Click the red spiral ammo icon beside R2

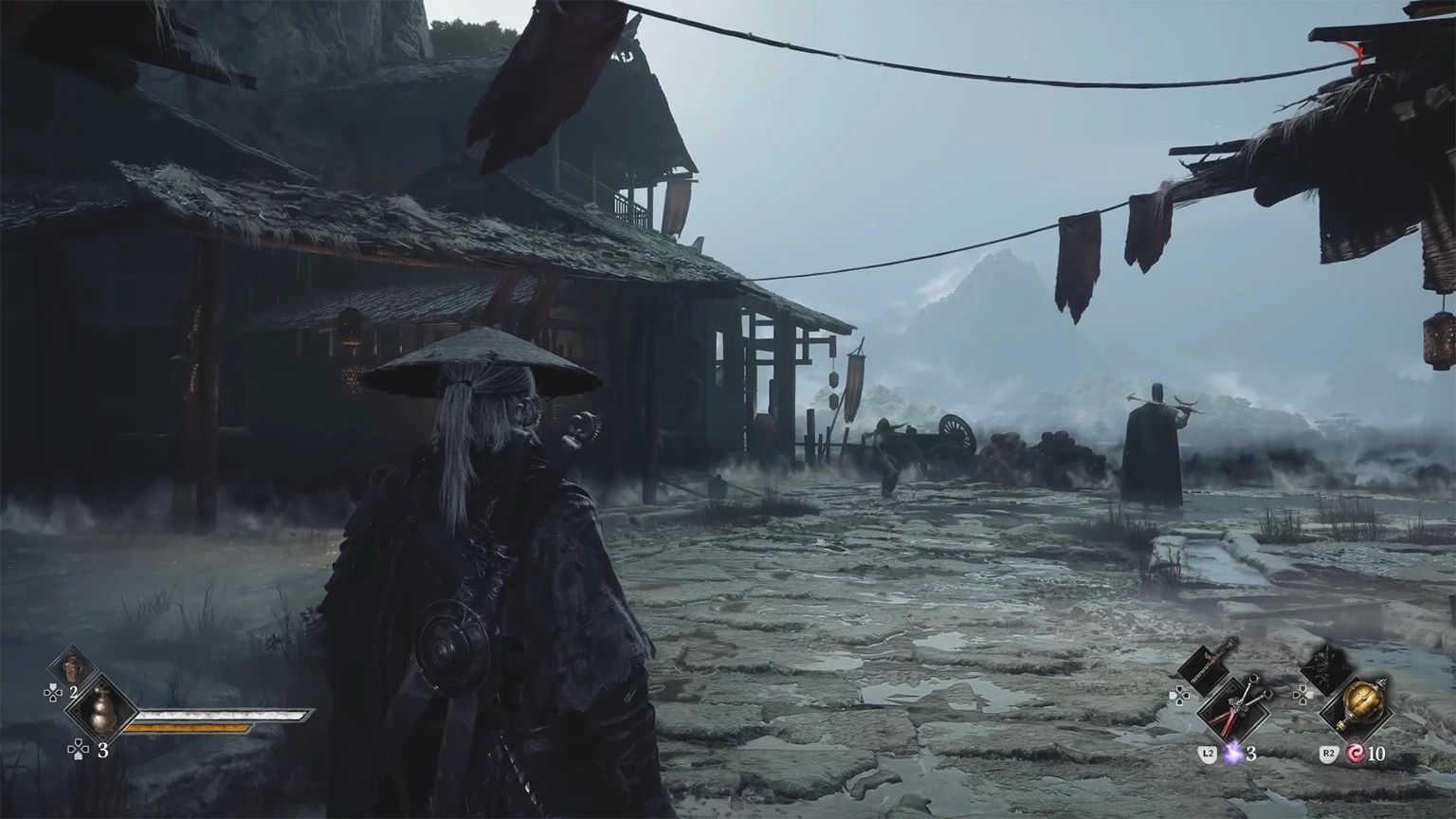pos(1356,754)
